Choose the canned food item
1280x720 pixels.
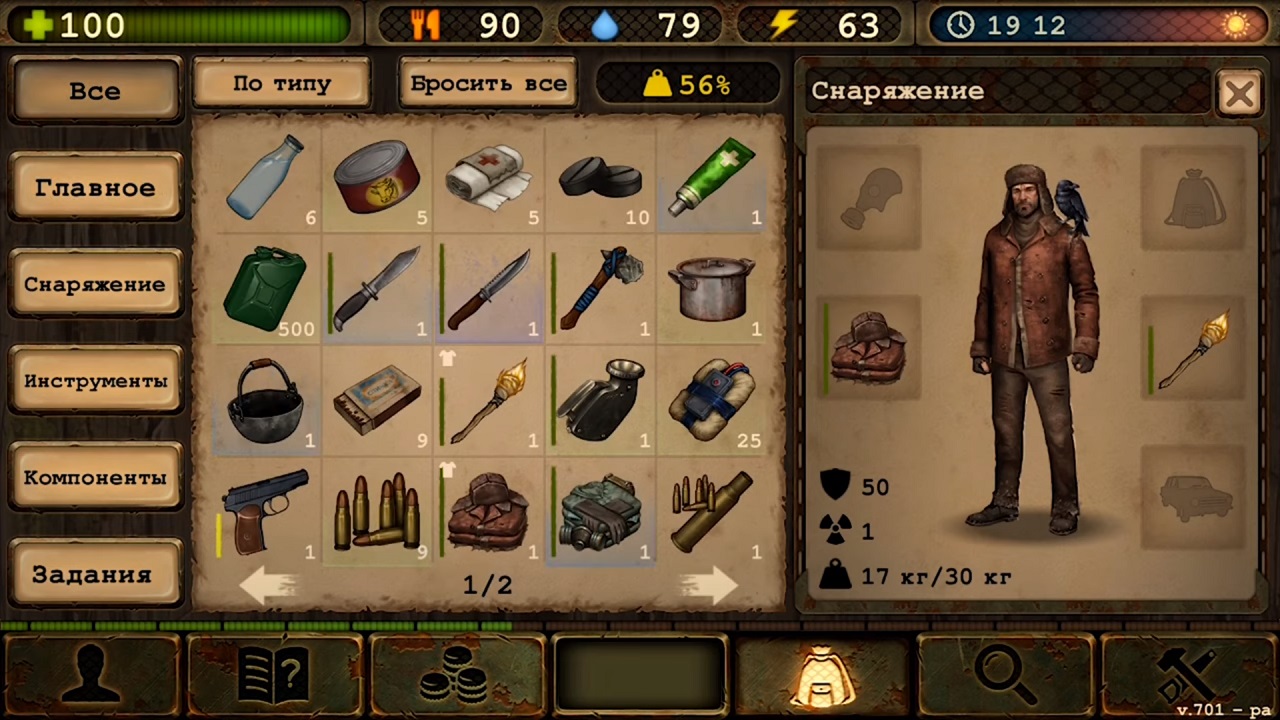(377, 177)
